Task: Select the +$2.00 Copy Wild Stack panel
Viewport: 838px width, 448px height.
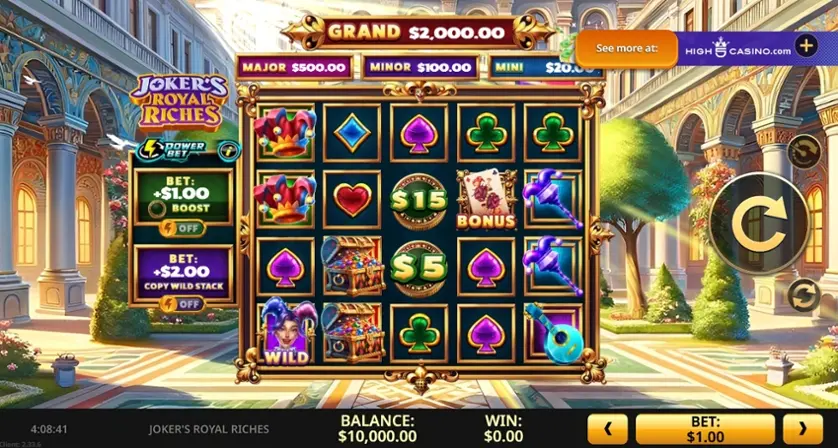Action: 183,271
